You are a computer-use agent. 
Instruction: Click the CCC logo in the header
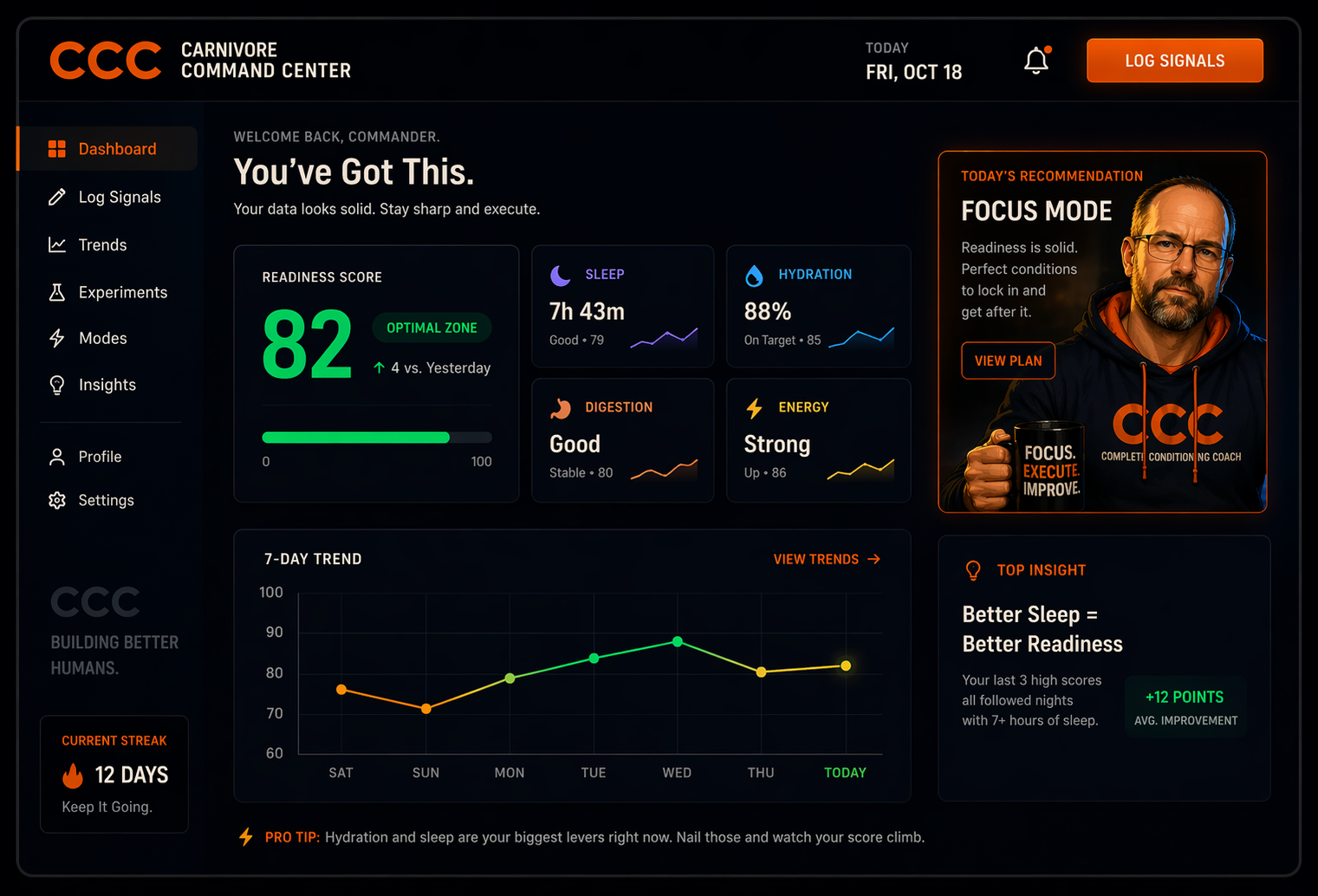click(105, 60)
